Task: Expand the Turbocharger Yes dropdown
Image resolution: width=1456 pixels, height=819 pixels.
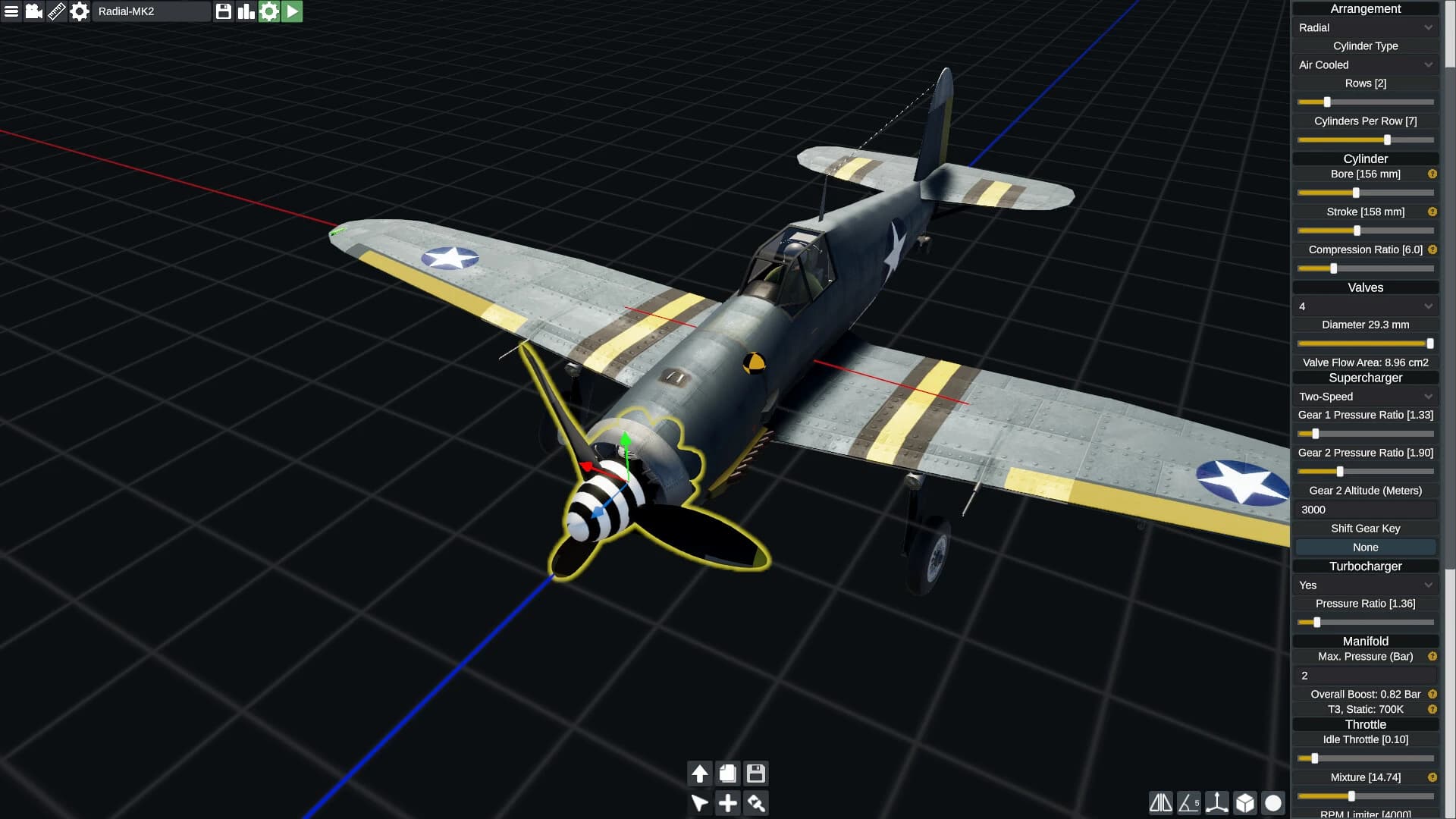Action: point(1365,585)
